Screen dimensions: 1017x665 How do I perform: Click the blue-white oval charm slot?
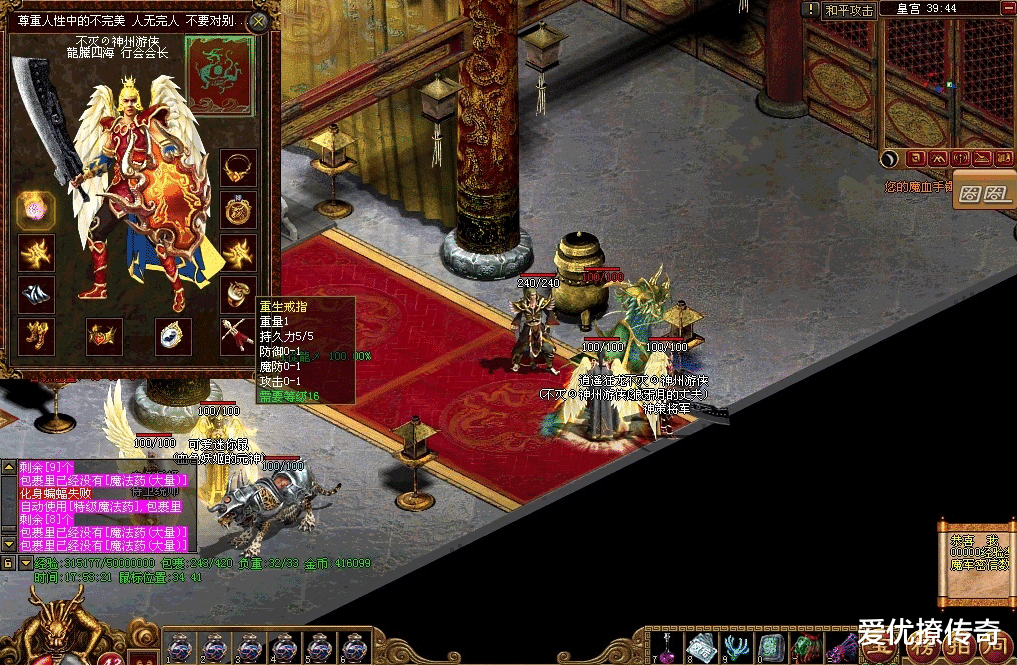(x=172, y=335)
